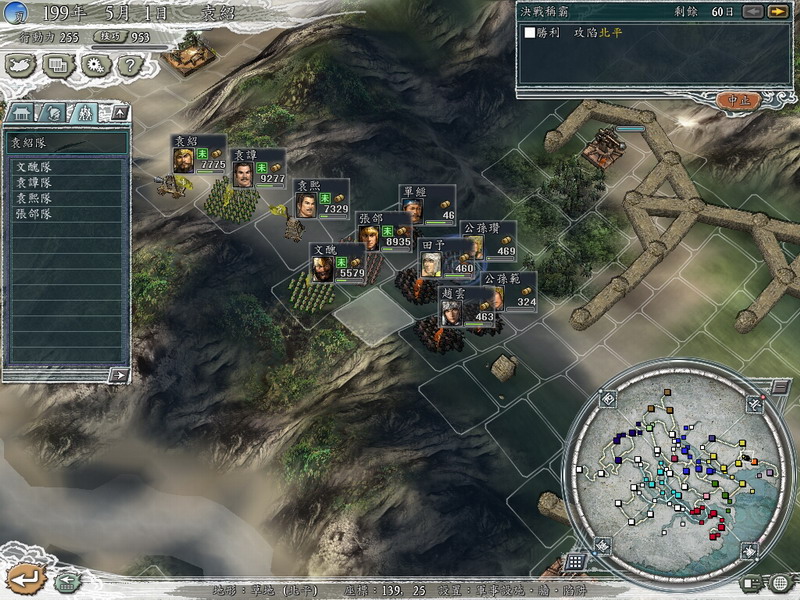This screenshot has height=600, width=800.
Task: Switch to the troops units tab
Action: pos(84,111)
